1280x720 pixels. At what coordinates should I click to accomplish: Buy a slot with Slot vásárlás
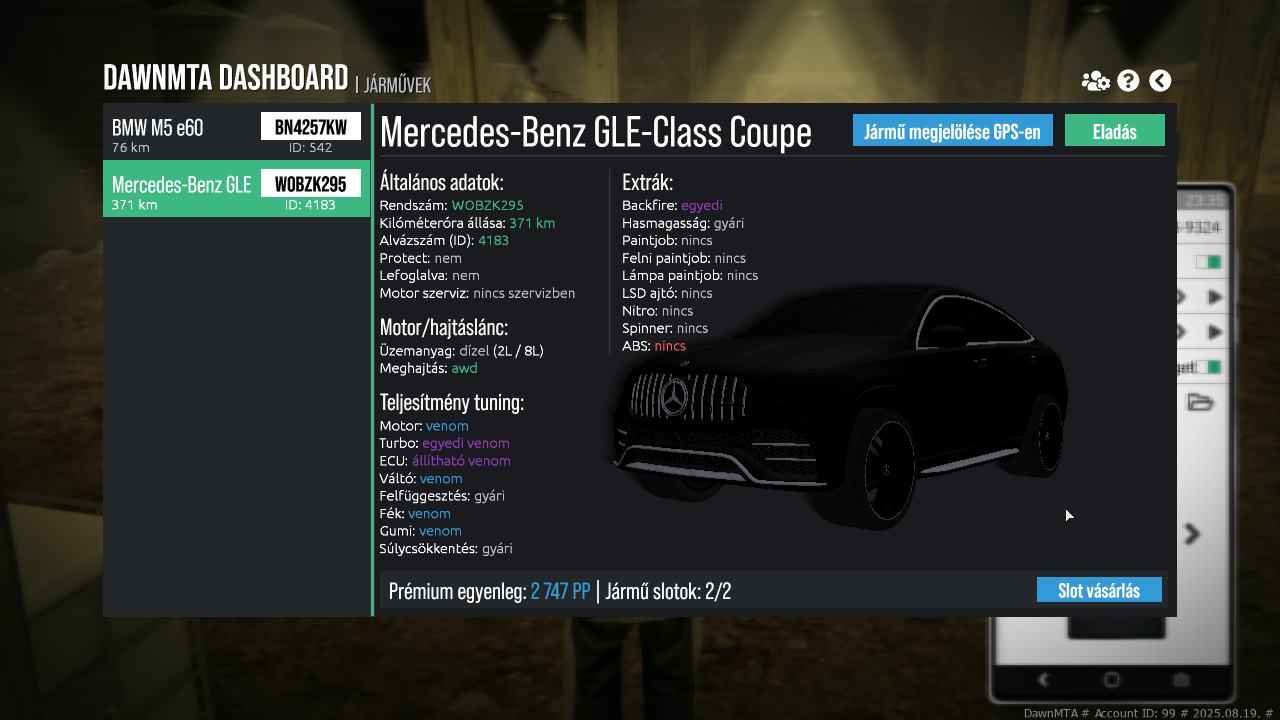(1098, 590)
